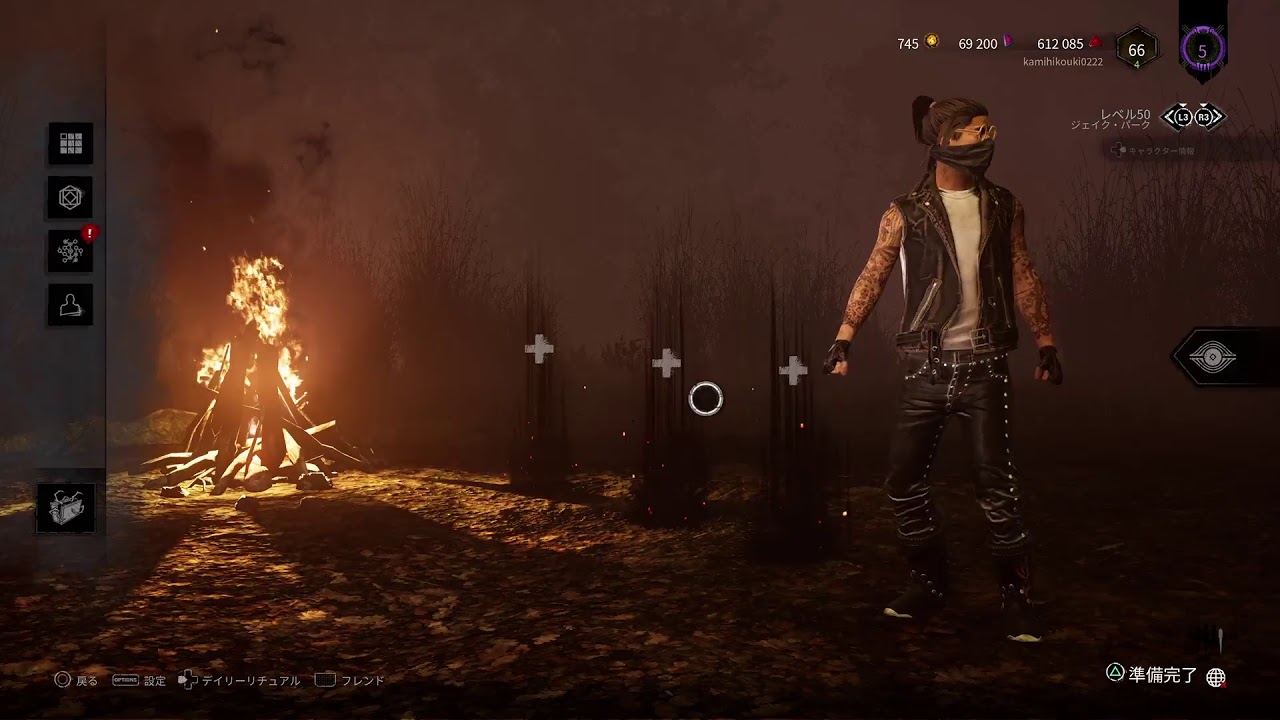Click the crate icon in the lower-left panel
This screenshot has width=1280, height=720.
coord(67,508)
